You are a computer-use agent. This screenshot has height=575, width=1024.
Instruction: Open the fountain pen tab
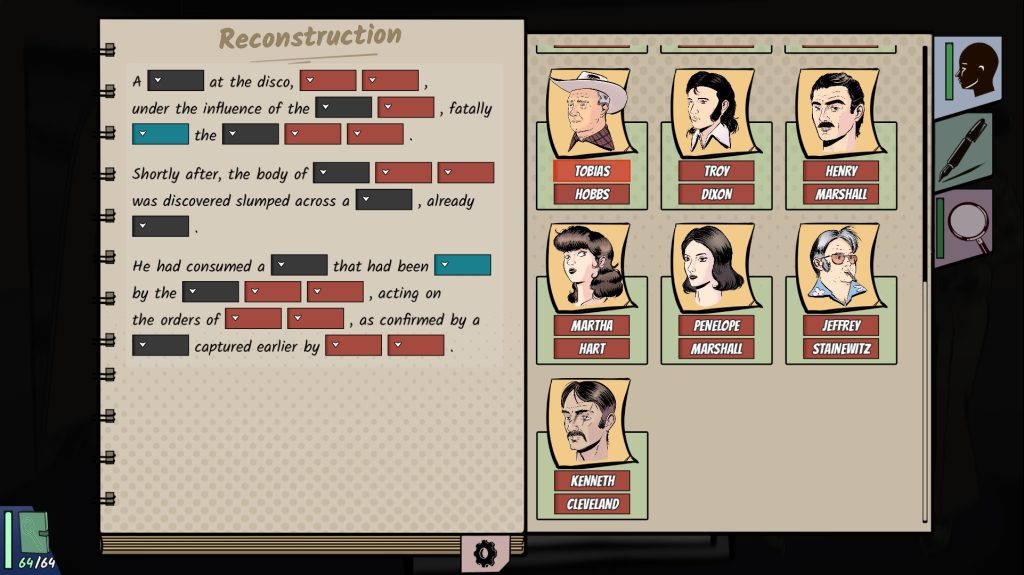point(964,149)
